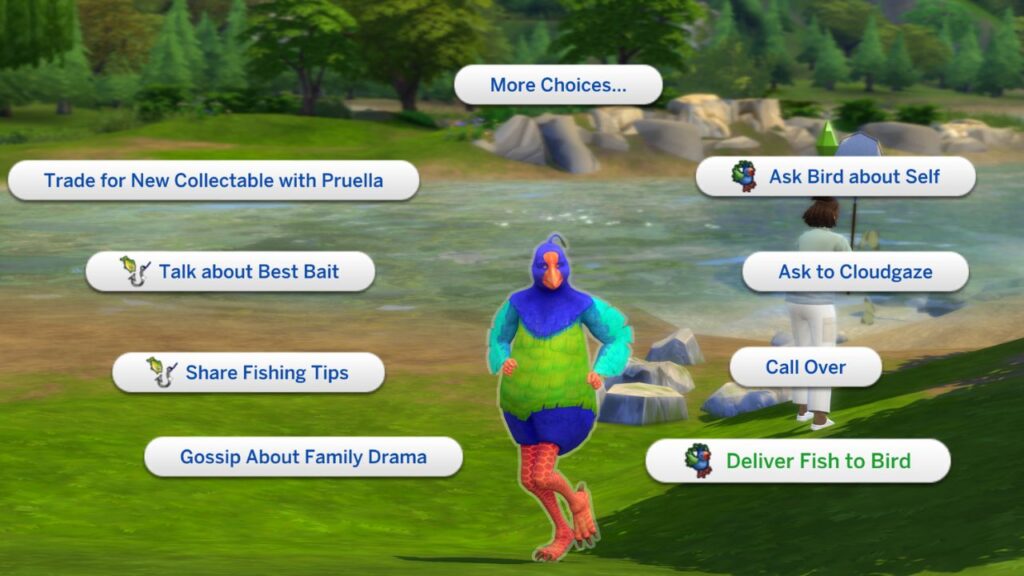Screen dimensions: 1024x576
Task: Open the More Choices option
Action: [558, 86]
